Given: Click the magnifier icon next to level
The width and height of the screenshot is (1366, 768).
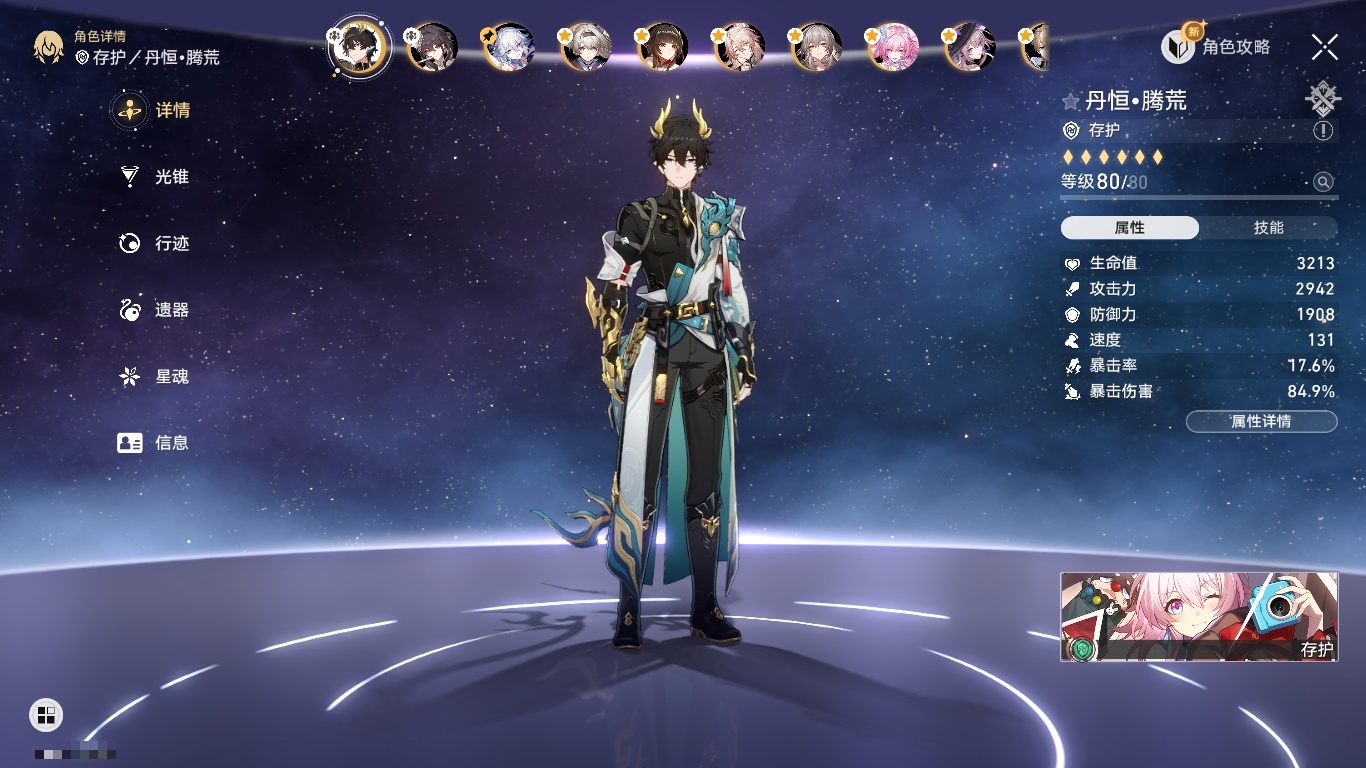Looking at the screenshot, I should click(1323, 182).
